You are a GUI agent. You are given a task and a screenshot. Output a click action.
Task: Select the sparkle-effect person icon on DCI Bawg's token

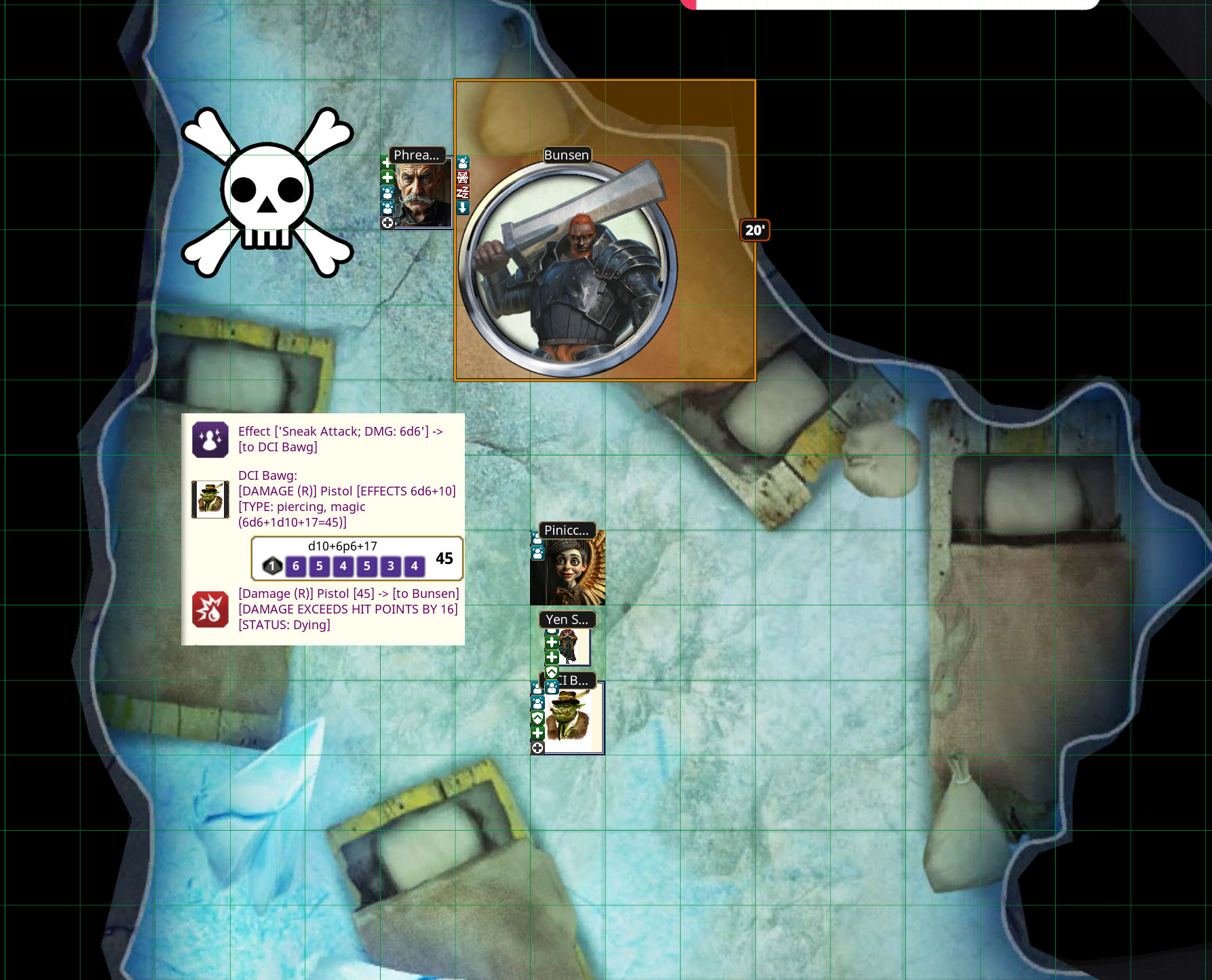[537, 702]
